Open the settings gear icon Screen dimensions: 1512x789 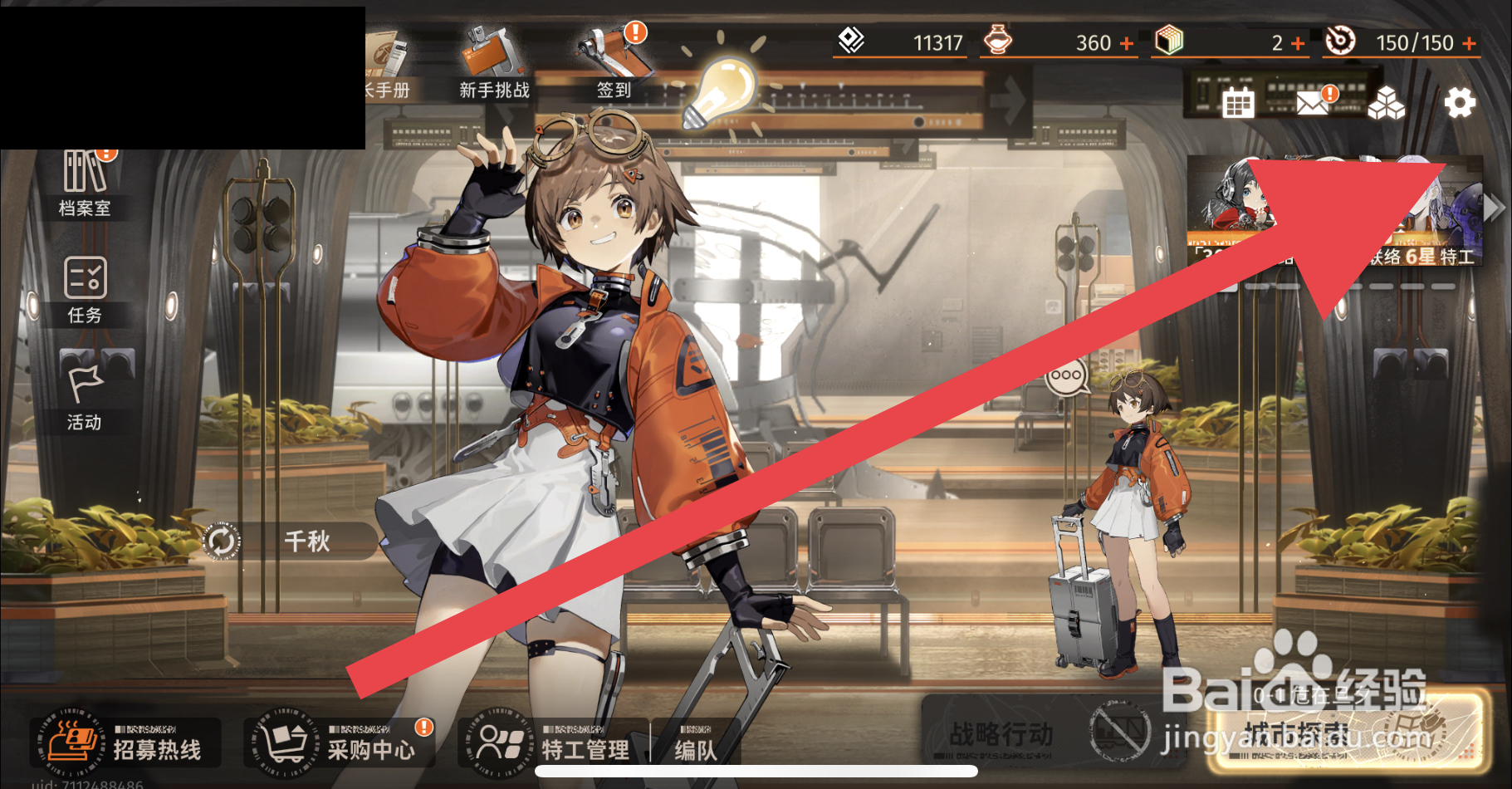(1459, 103)
